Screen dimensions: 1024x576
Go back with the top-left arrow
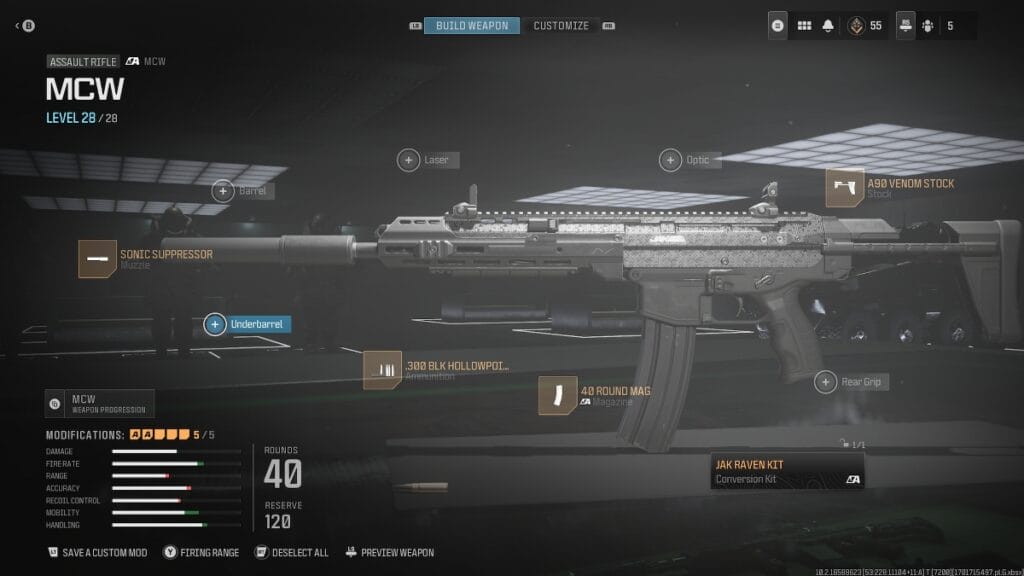[19, 25]
